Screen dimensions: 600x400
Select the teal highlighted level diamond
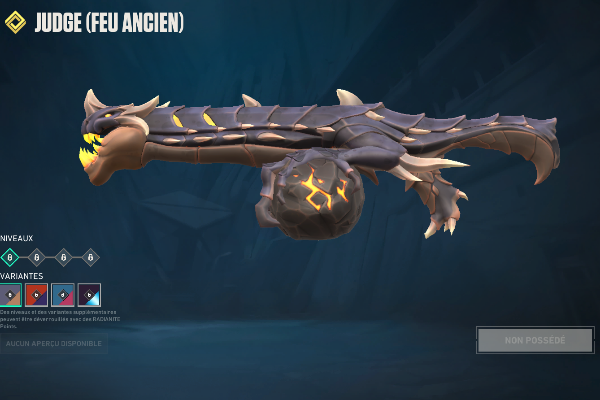pos(11,257)
